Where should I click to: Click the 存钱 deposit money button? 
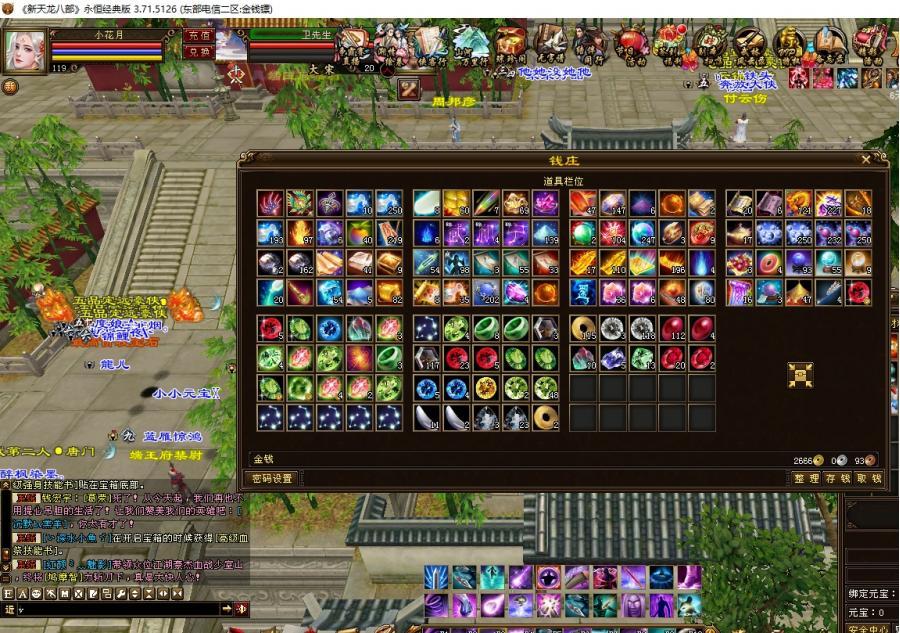point(838,479)
